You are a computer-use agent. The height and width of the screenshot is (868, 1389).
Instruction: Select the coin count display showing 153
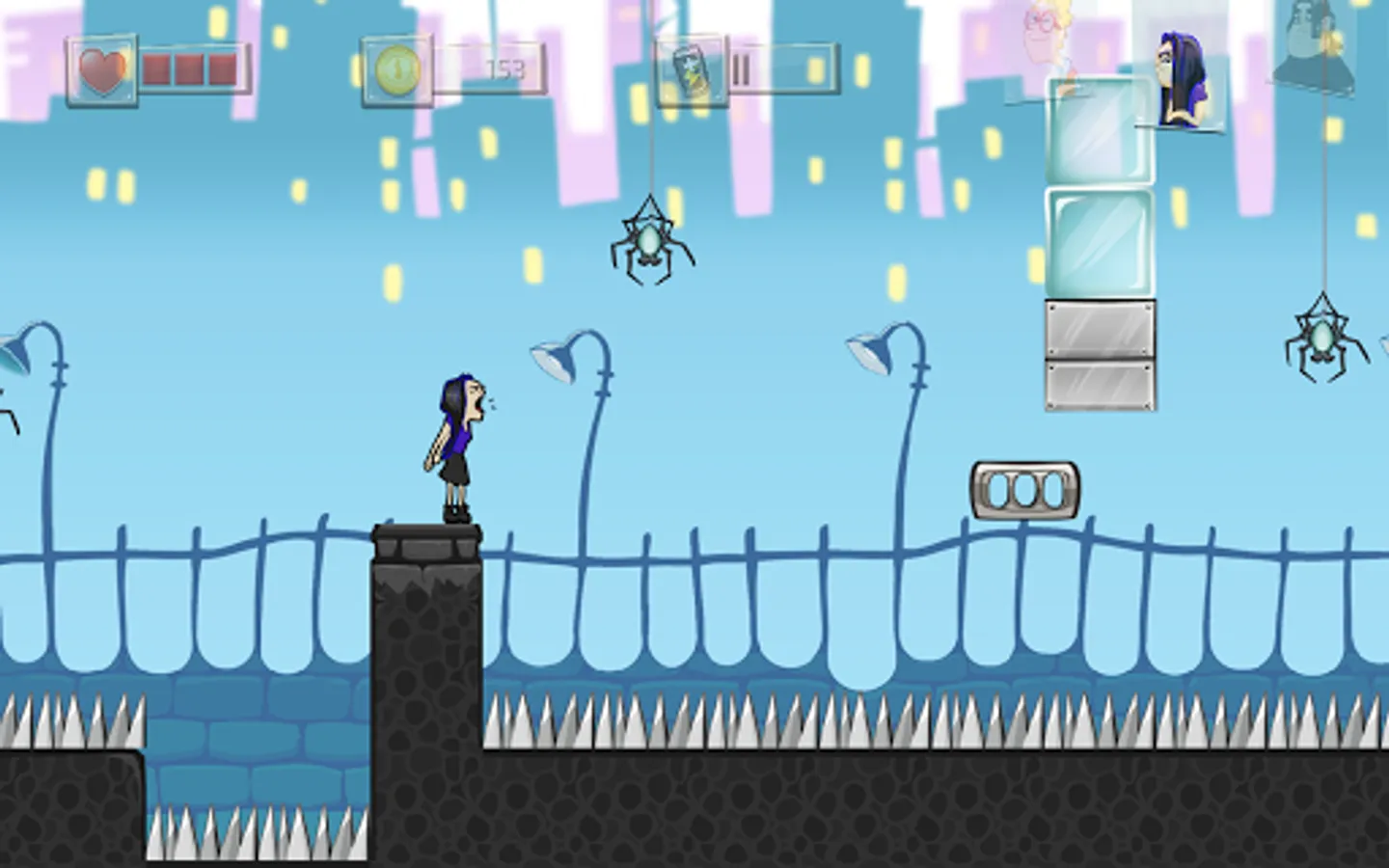[508, 69]
